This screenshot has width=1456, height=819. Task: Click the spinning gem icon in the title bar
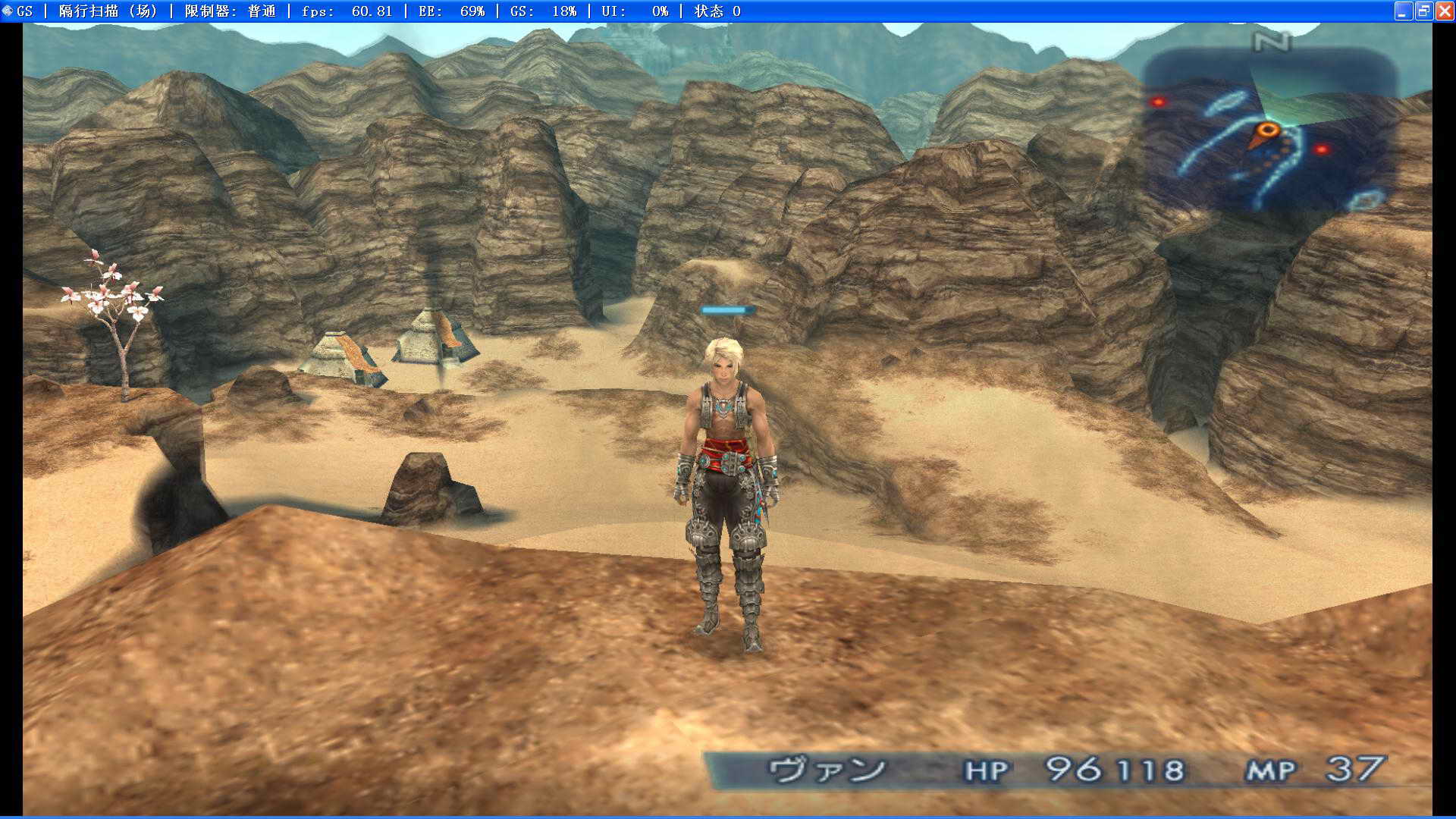pyautogui.click(x=8, y=11)
